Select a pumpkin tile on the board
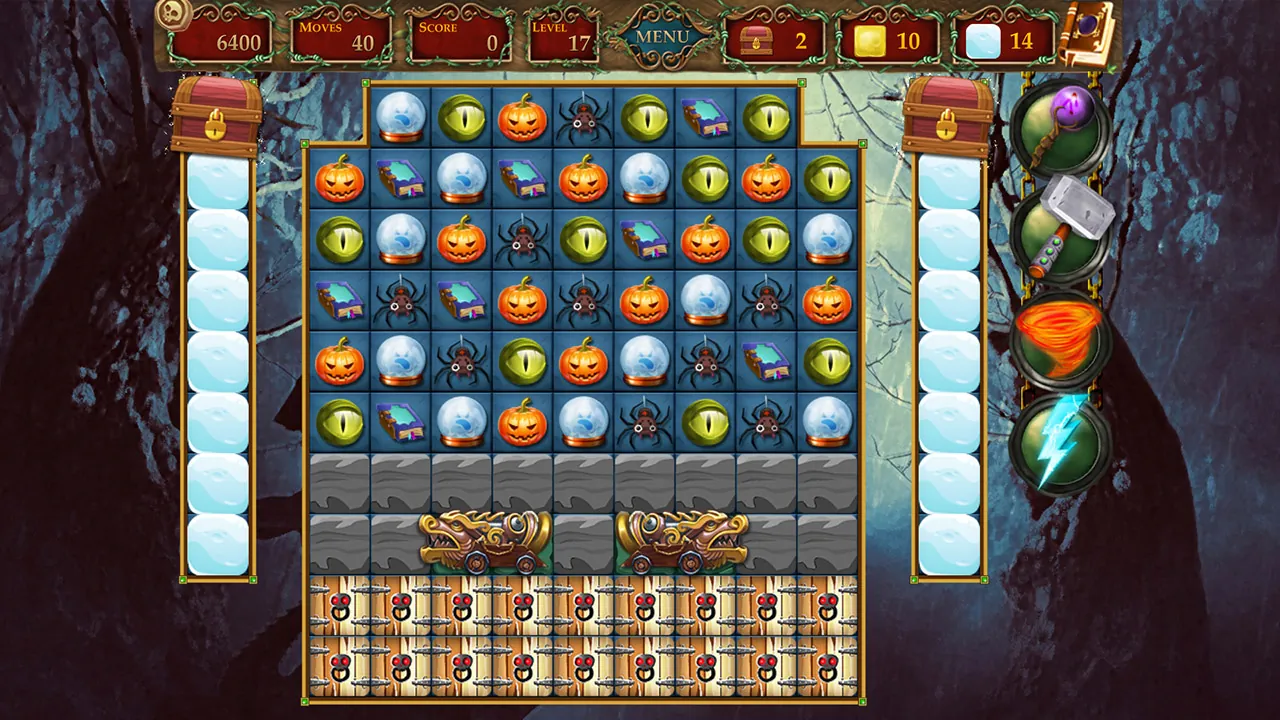The image size is (1280, 720). pyautogui.click(x=521, y=118)
